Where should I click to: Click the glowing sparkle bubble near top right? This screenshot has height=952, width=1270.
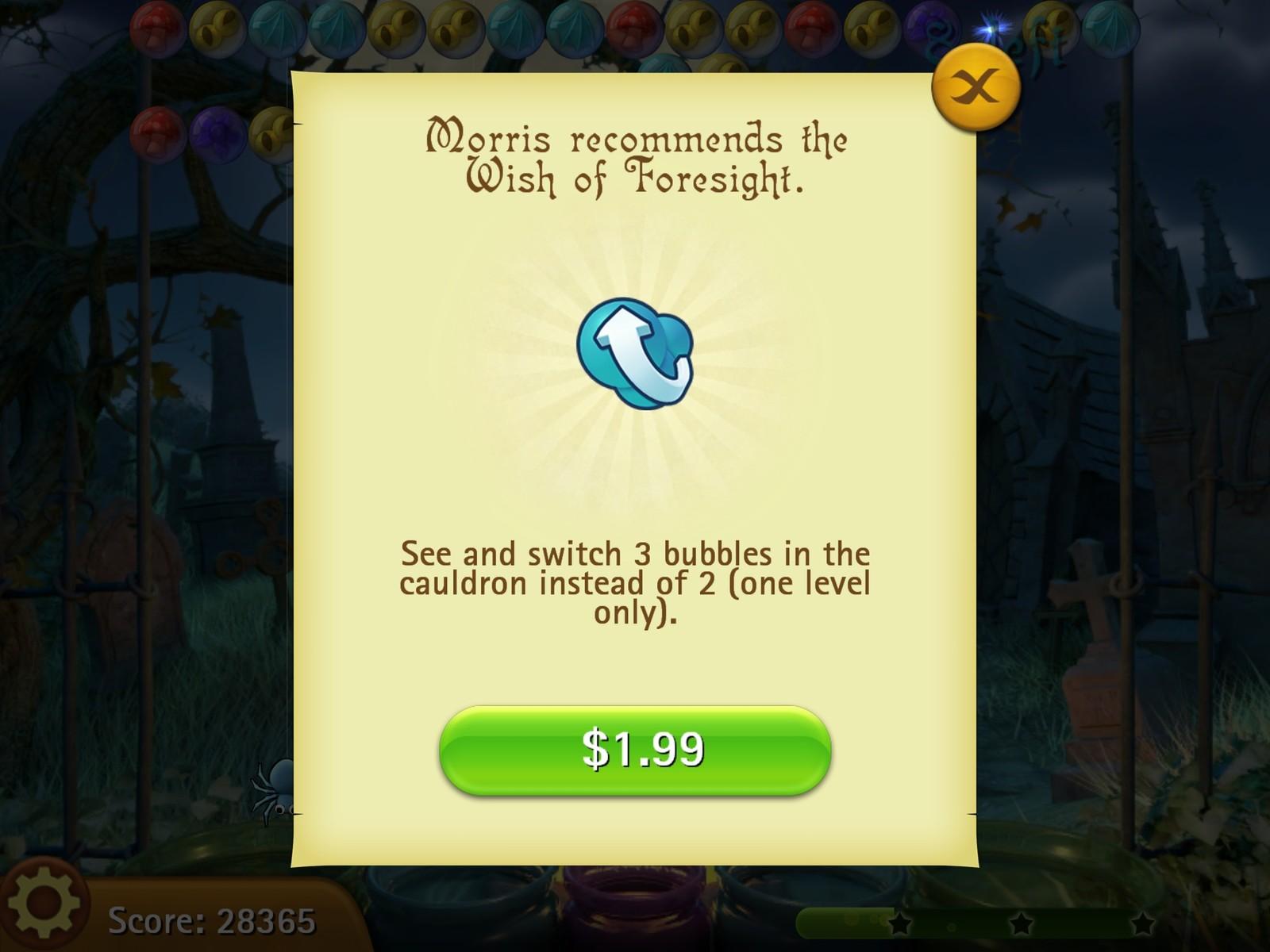pyautogui.click(x=992, y=28)
